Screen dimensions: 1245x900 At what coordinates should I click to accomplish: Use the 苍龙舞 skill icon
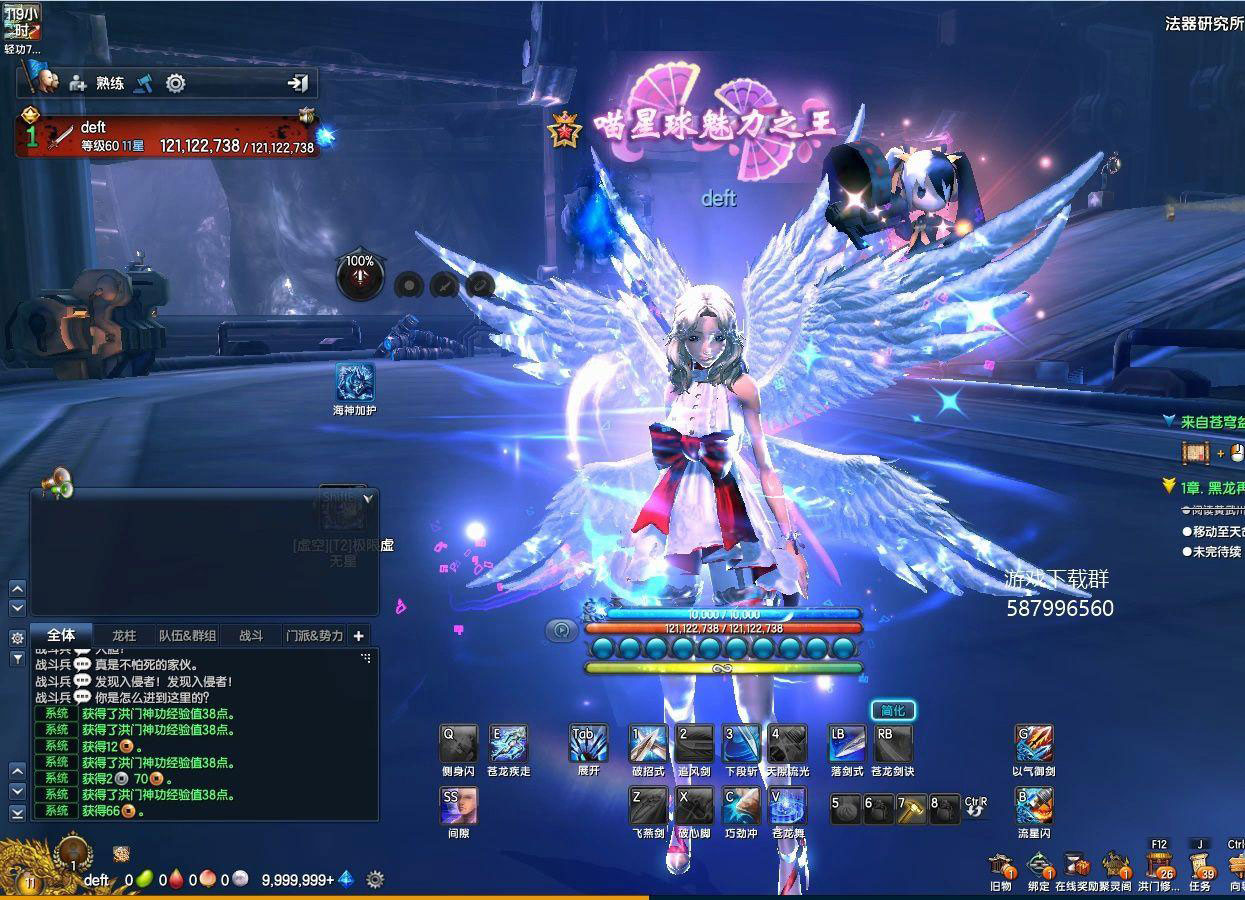788,806
